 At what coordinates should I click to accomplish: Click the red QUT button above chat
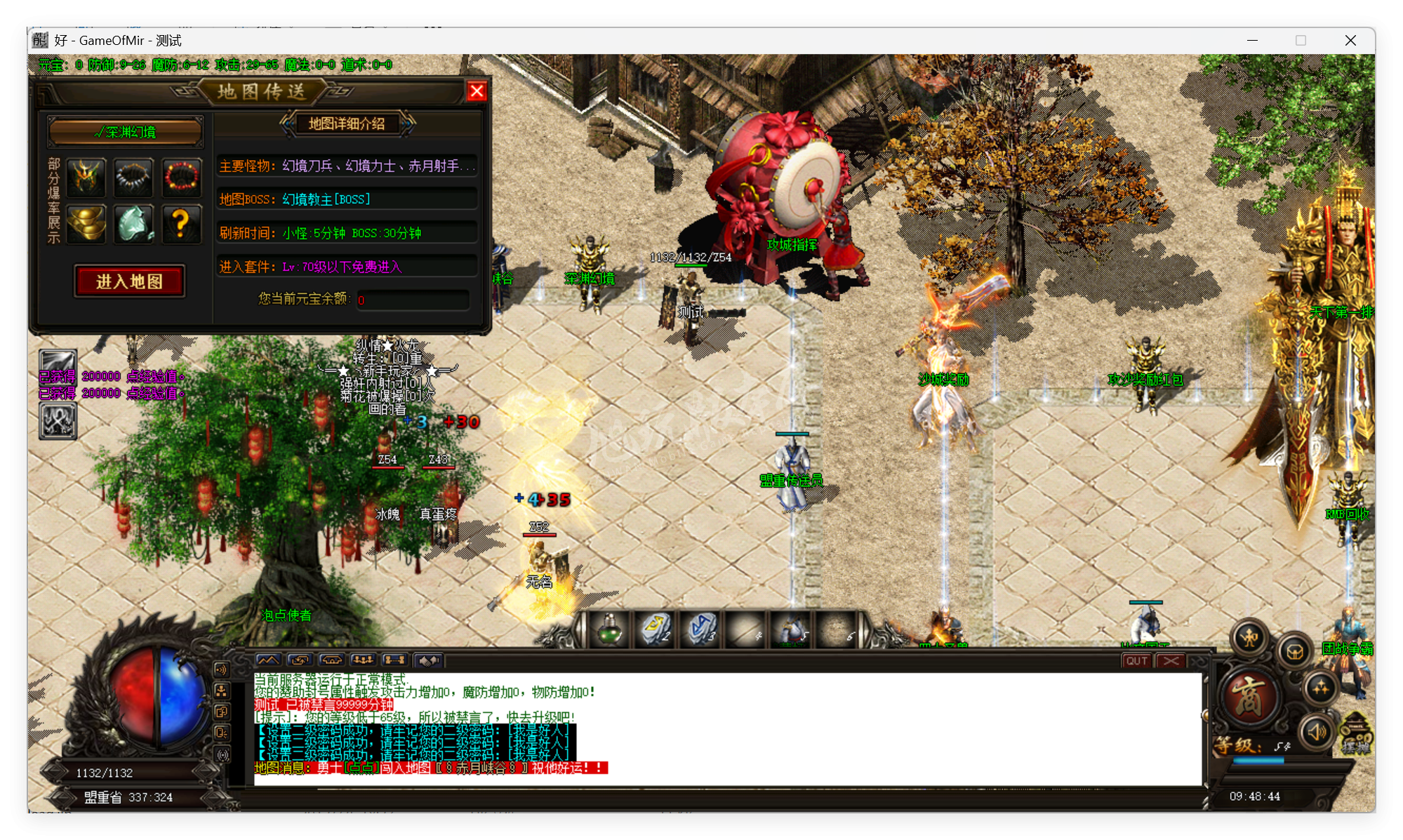(x=1136, y=660)
